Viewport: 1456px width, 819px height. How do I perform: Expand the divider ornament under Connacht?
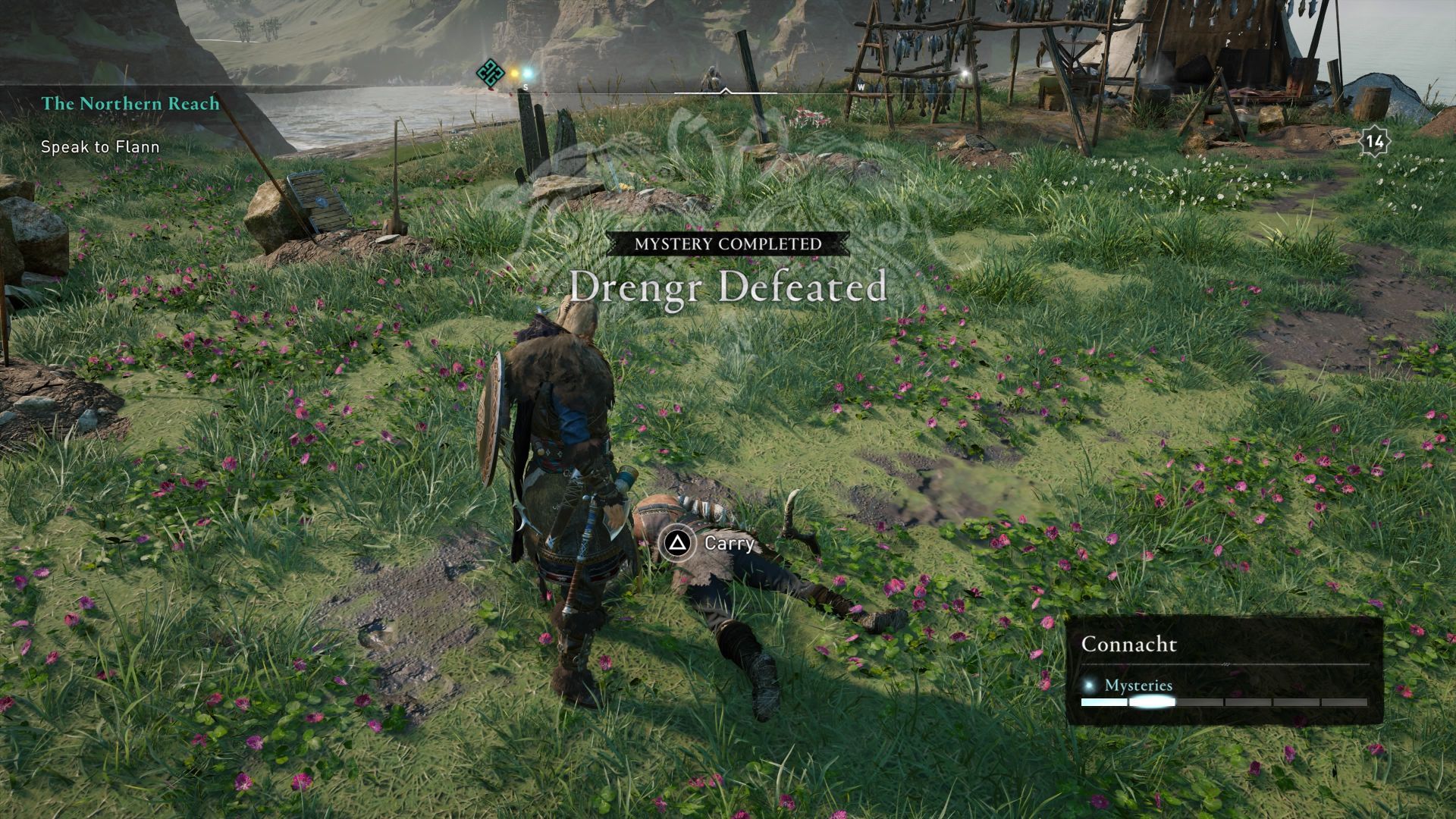(x=1225, y=663)
